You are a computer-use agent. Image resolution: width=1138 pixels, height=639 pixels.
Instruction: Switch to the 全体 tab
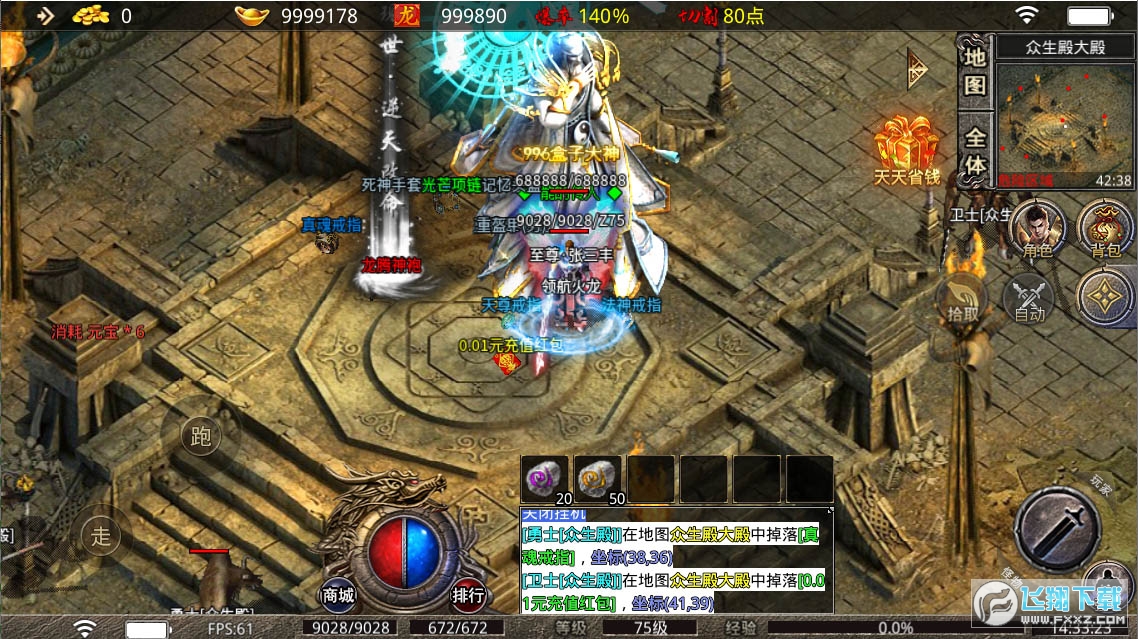[975, 150]
